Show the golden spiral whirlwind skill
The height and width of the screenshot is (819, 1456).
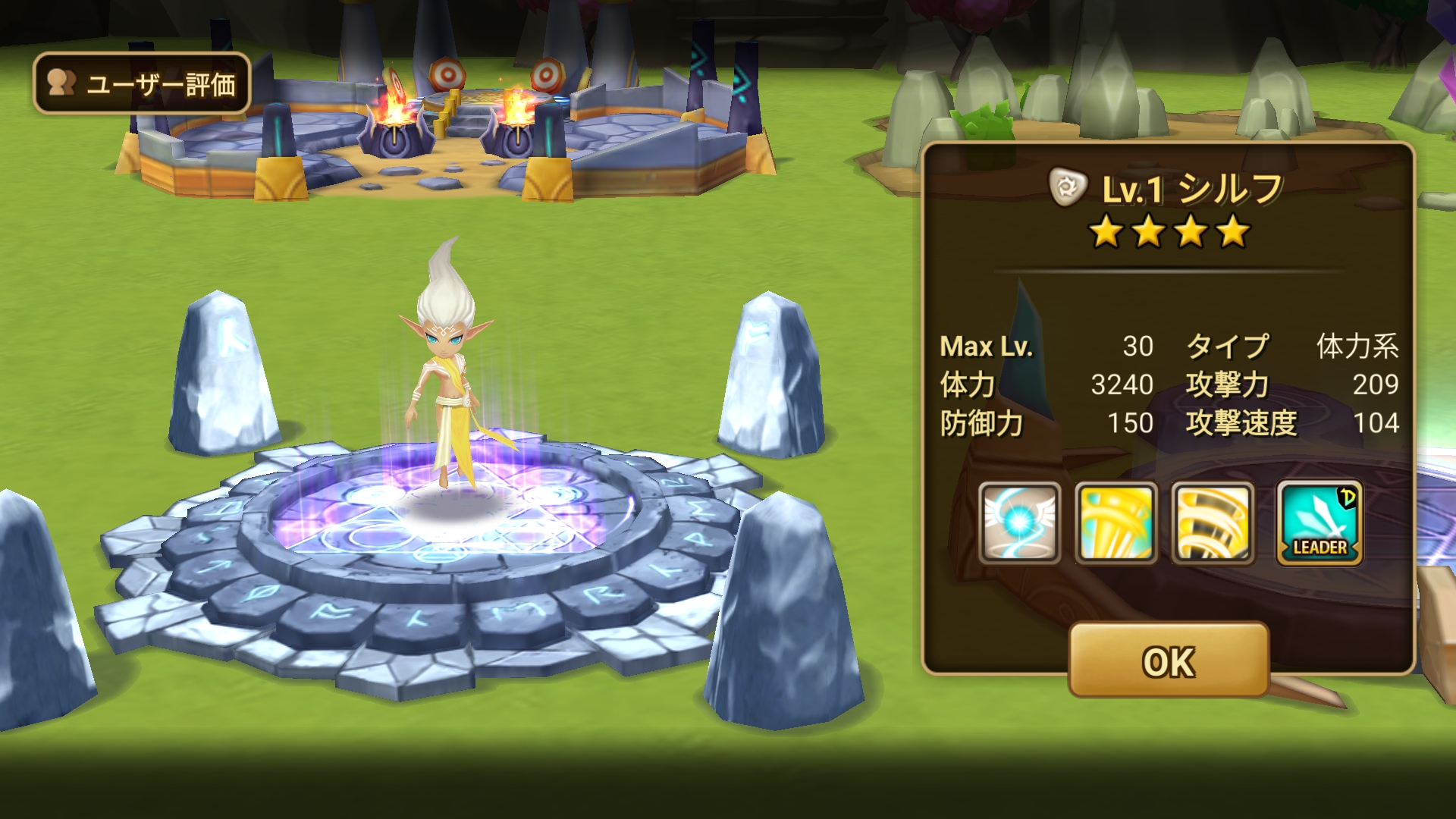click(1213, 523)
